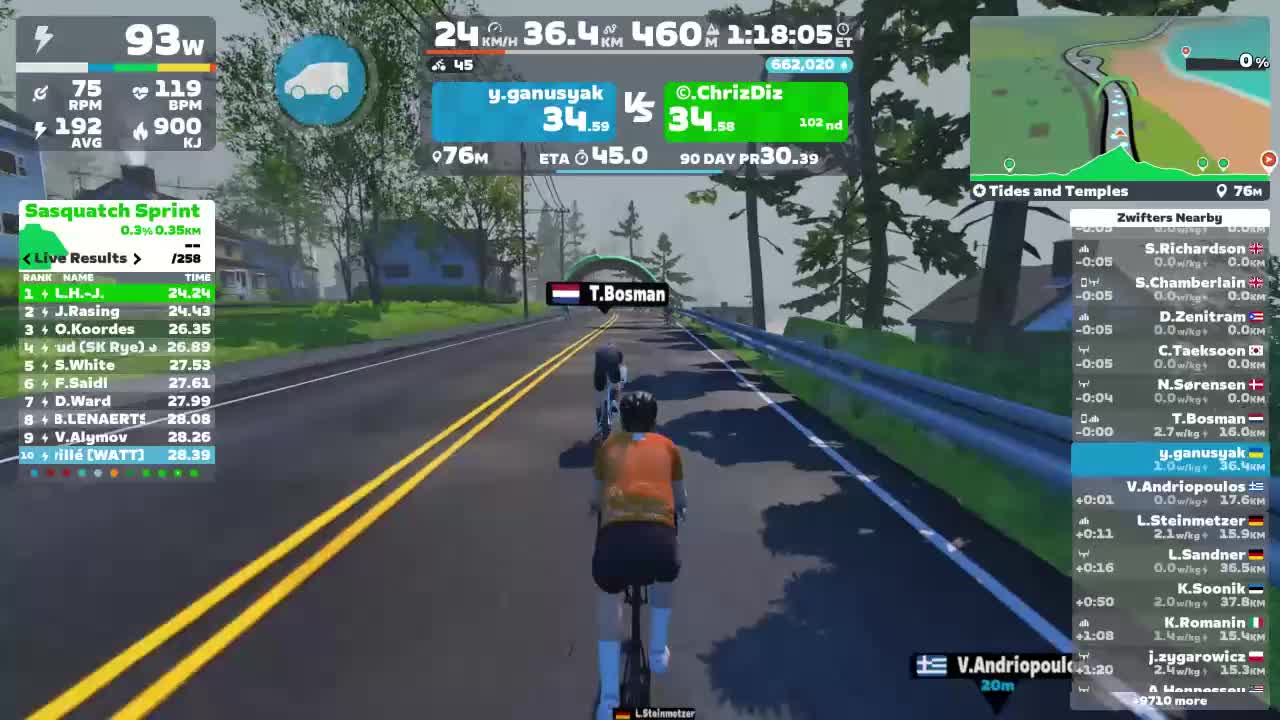This screenshot has width=1280, height=720.
Task: Collapse Live Results with the left arrow
Action: click(x=26, y=258)
